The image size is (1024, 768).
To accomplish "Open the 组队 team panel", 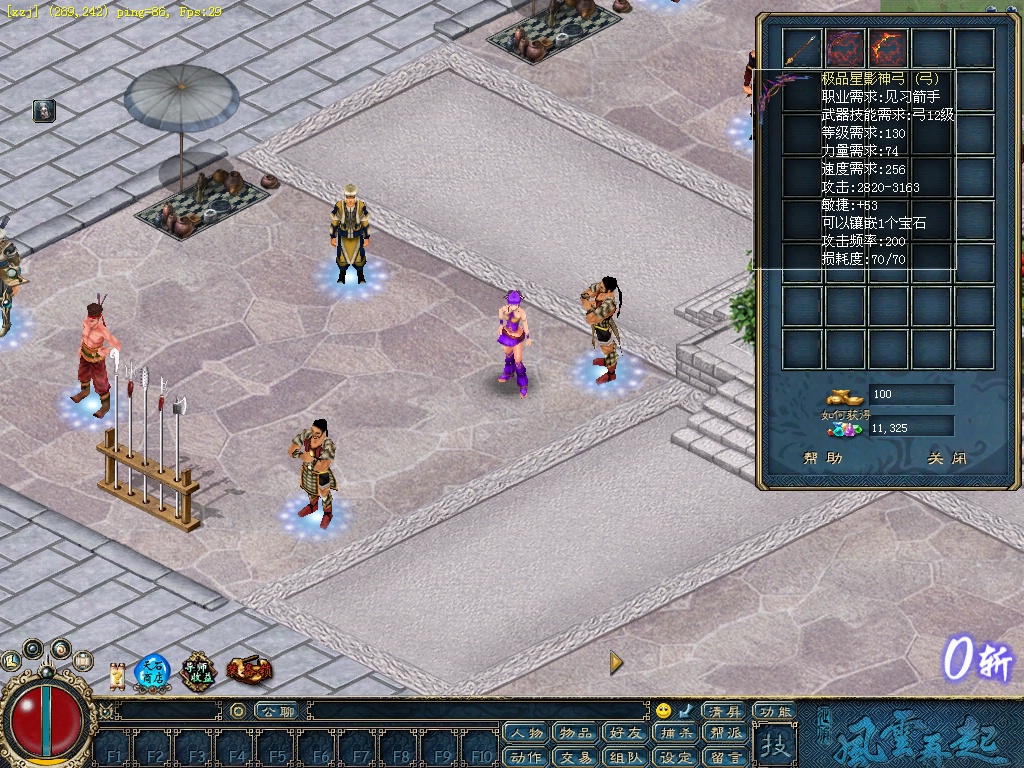I will click(x=626, y=757).
